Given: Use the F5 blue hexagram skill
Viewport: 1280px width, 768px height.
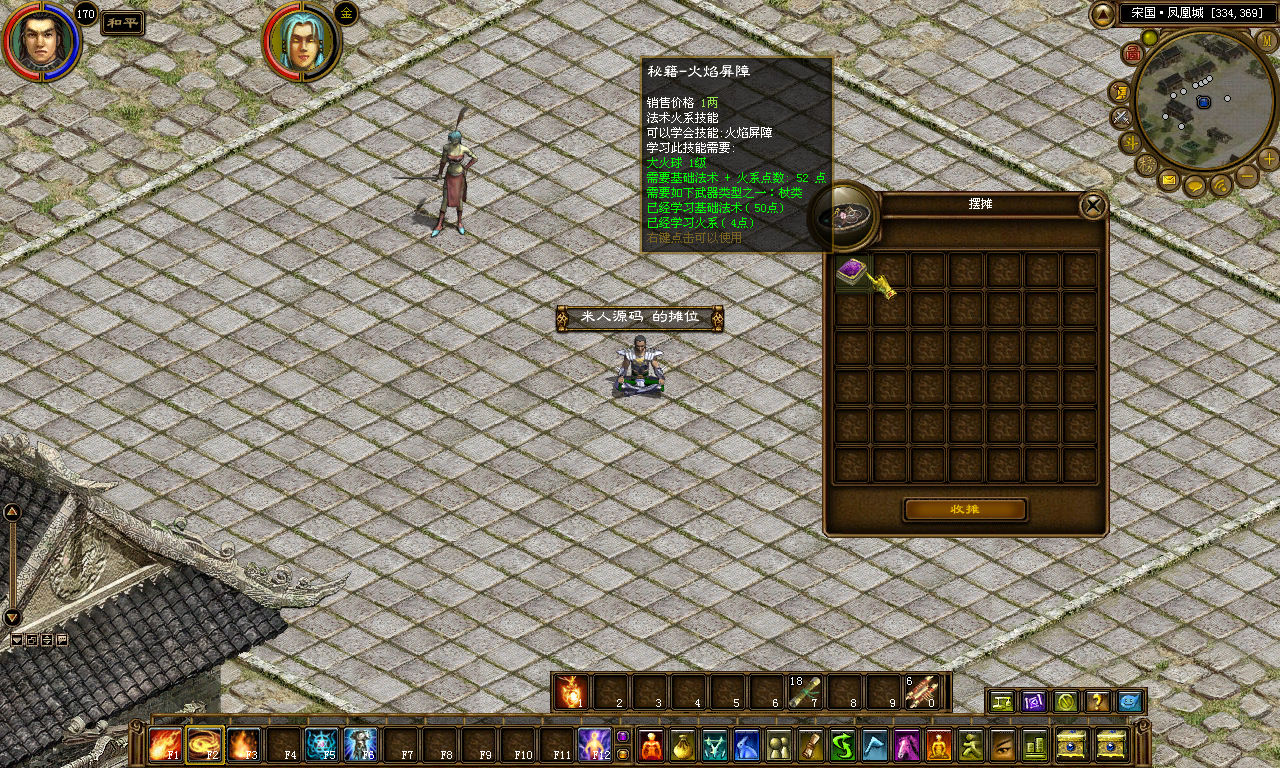Looking at the screenshot, I should [x=322, y=745].
